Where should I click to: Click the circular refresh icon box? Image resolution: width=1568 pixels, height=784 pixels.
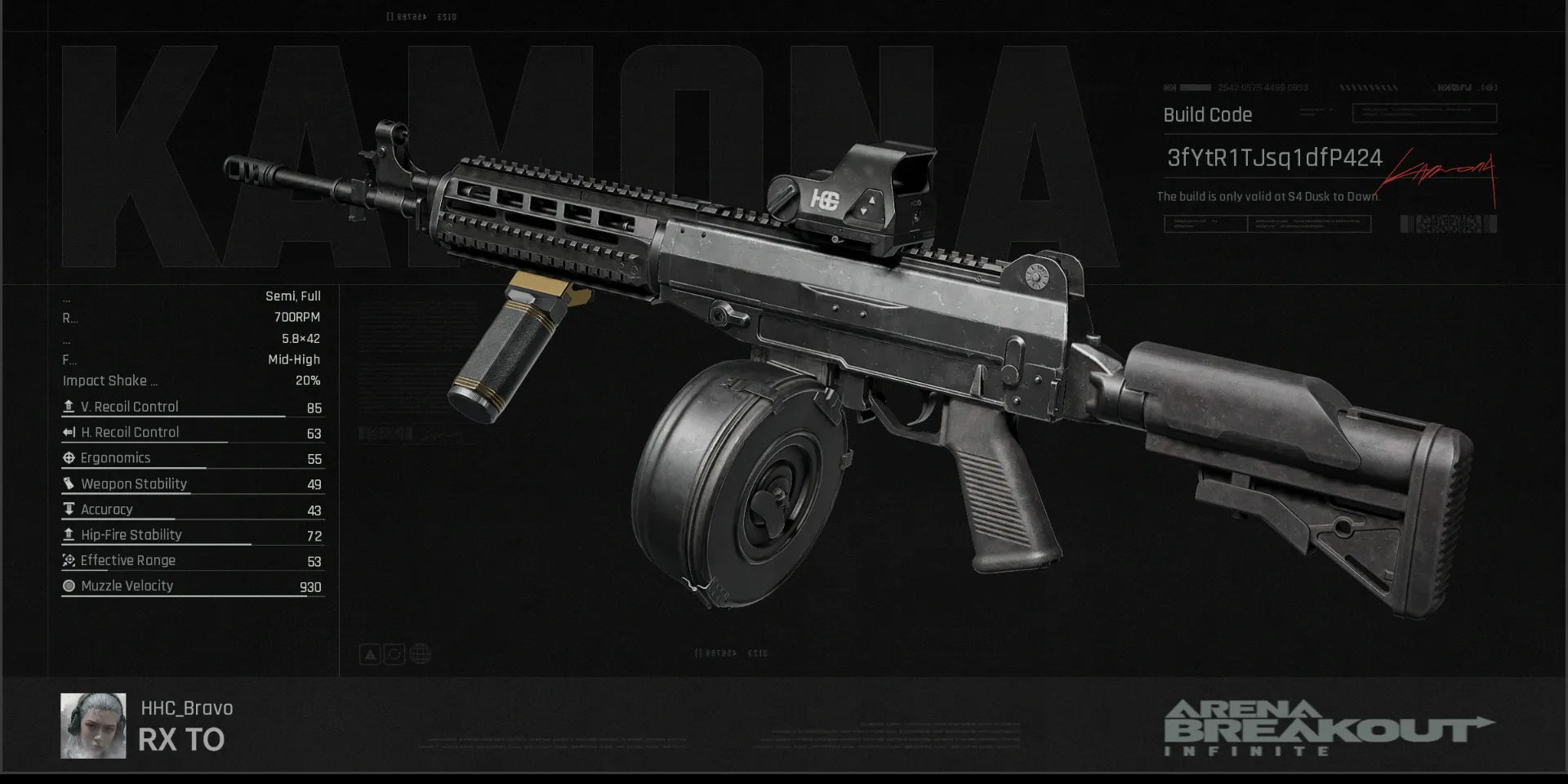394,654
